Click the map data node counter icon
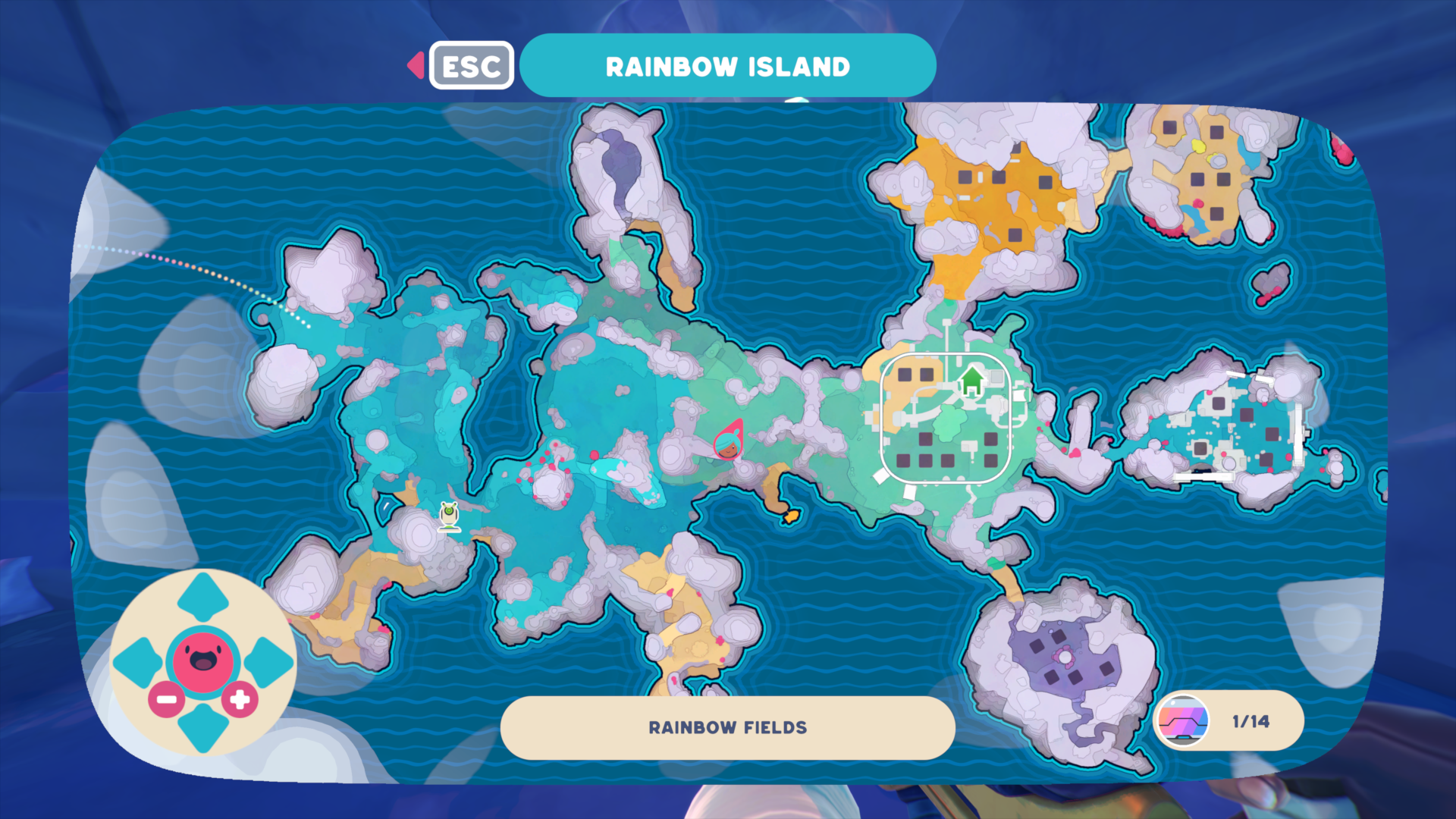 [x=1184, y=721]
